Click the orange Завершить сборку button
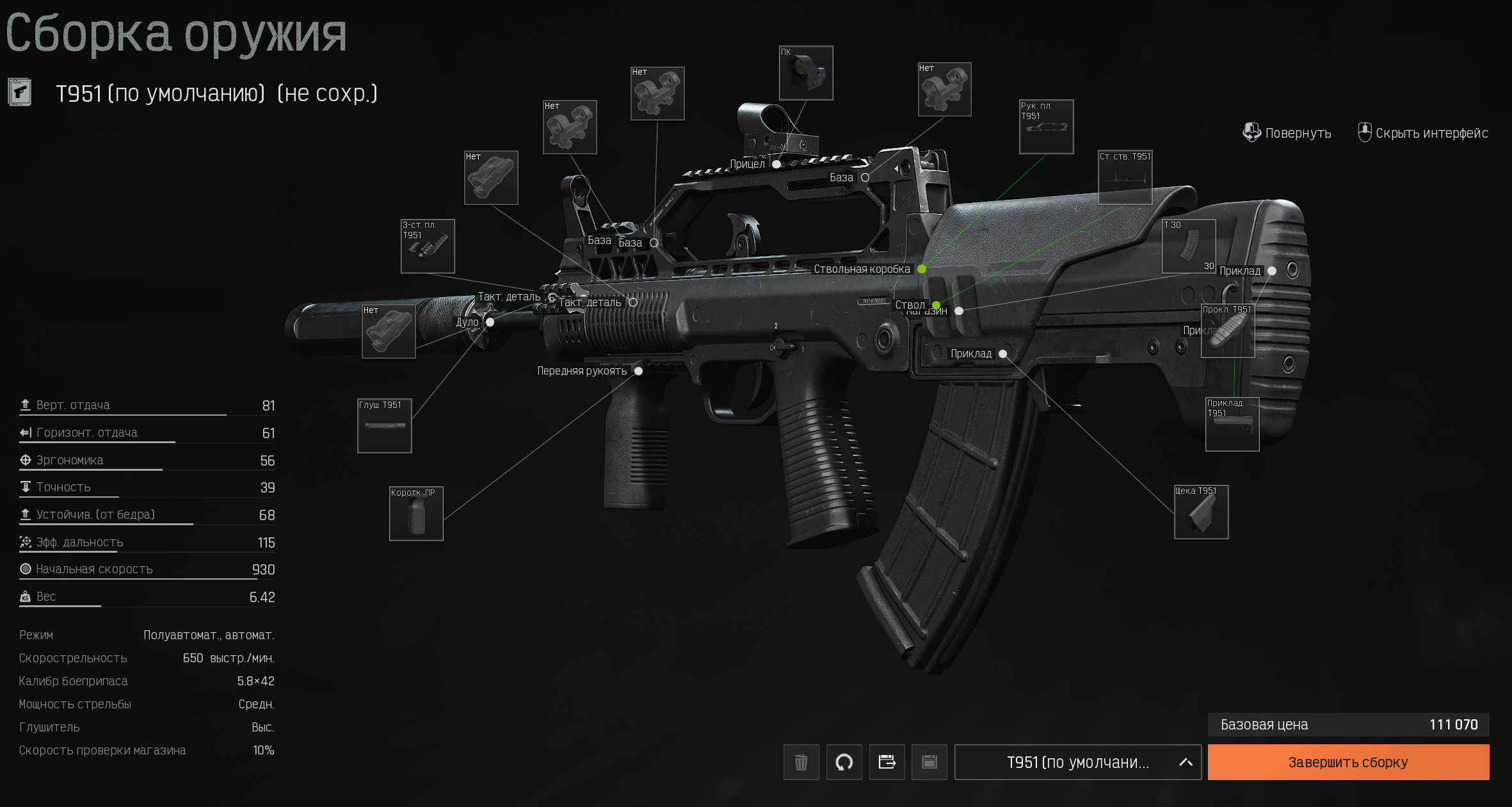 (x=1347, y=762)
